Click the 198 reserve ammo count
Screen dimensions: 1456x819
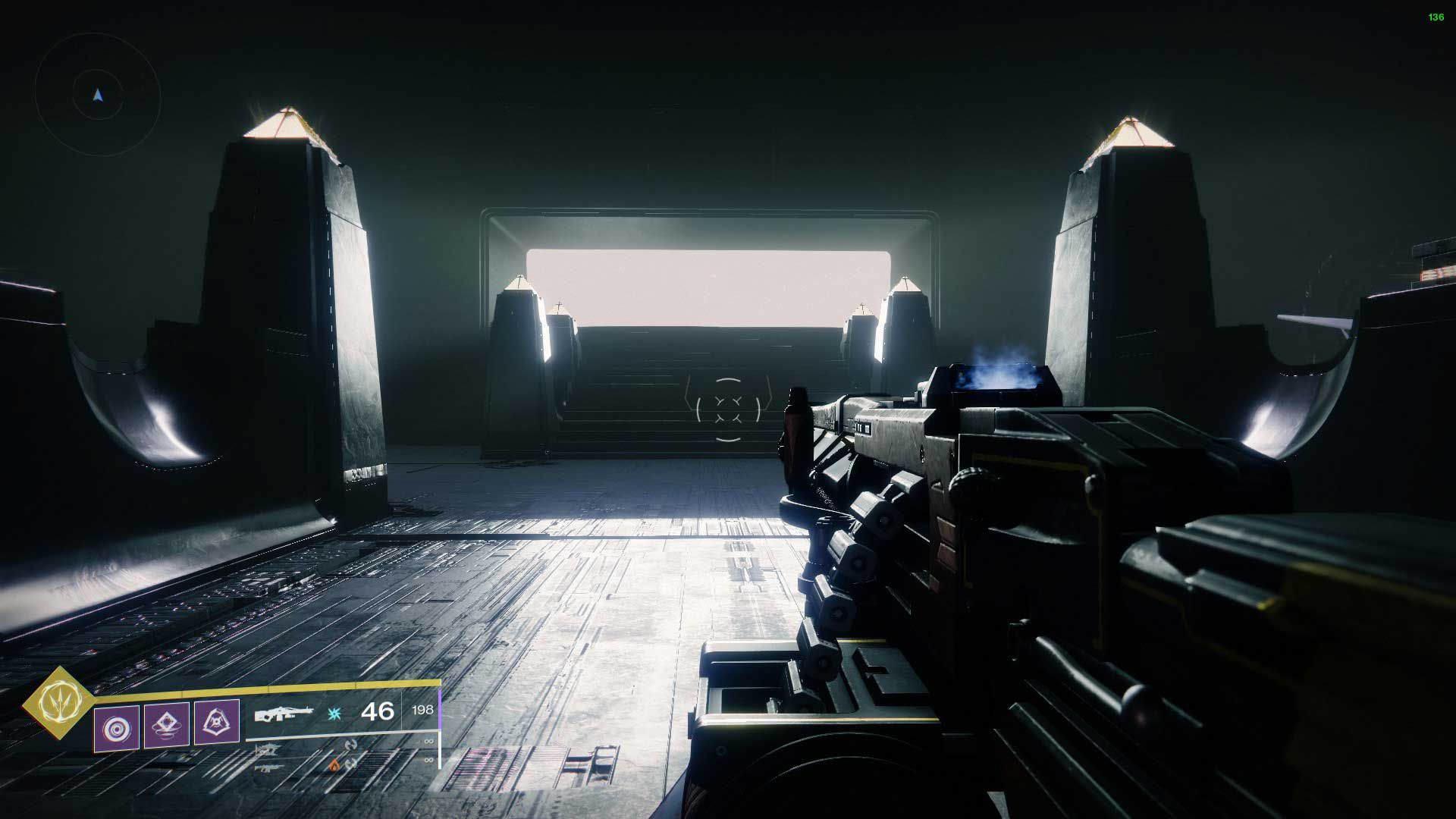(423, 710)
